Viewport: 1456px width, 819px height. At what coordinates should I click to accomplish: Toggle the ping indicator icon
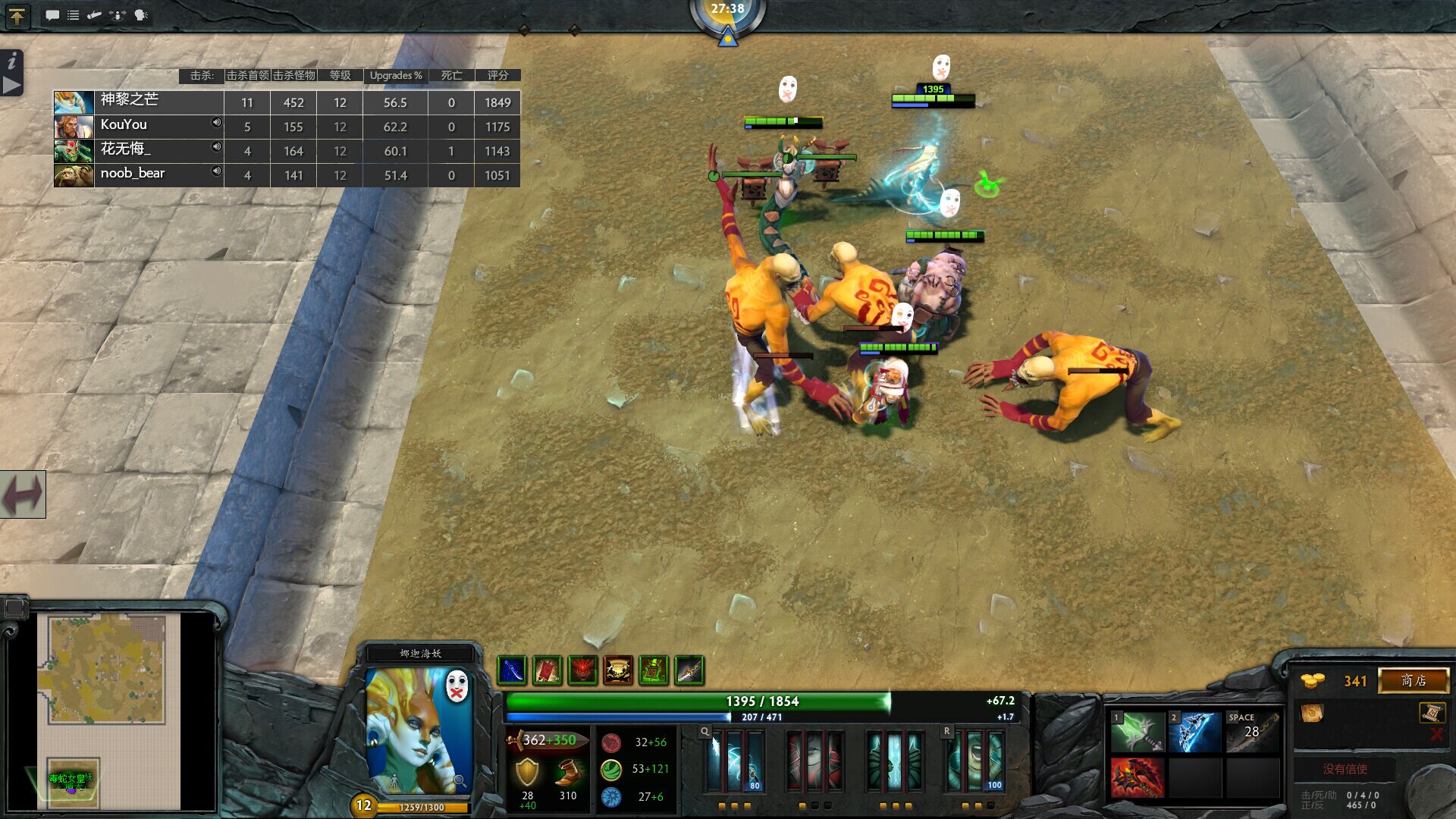tap(116, 15)
